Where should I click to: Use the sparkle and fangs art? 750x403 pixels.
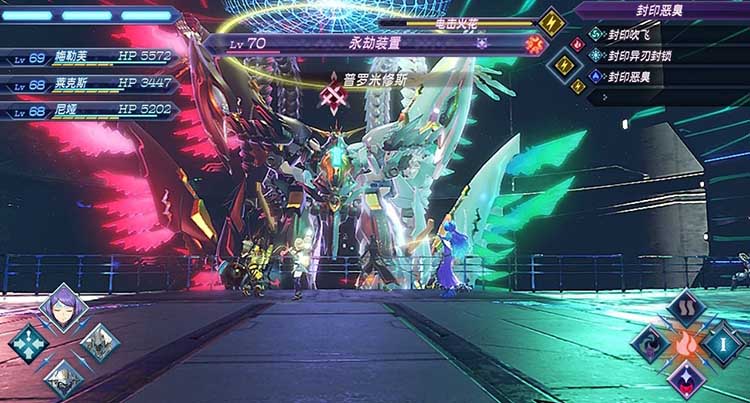pyautogui.click(x=686, y=379)
